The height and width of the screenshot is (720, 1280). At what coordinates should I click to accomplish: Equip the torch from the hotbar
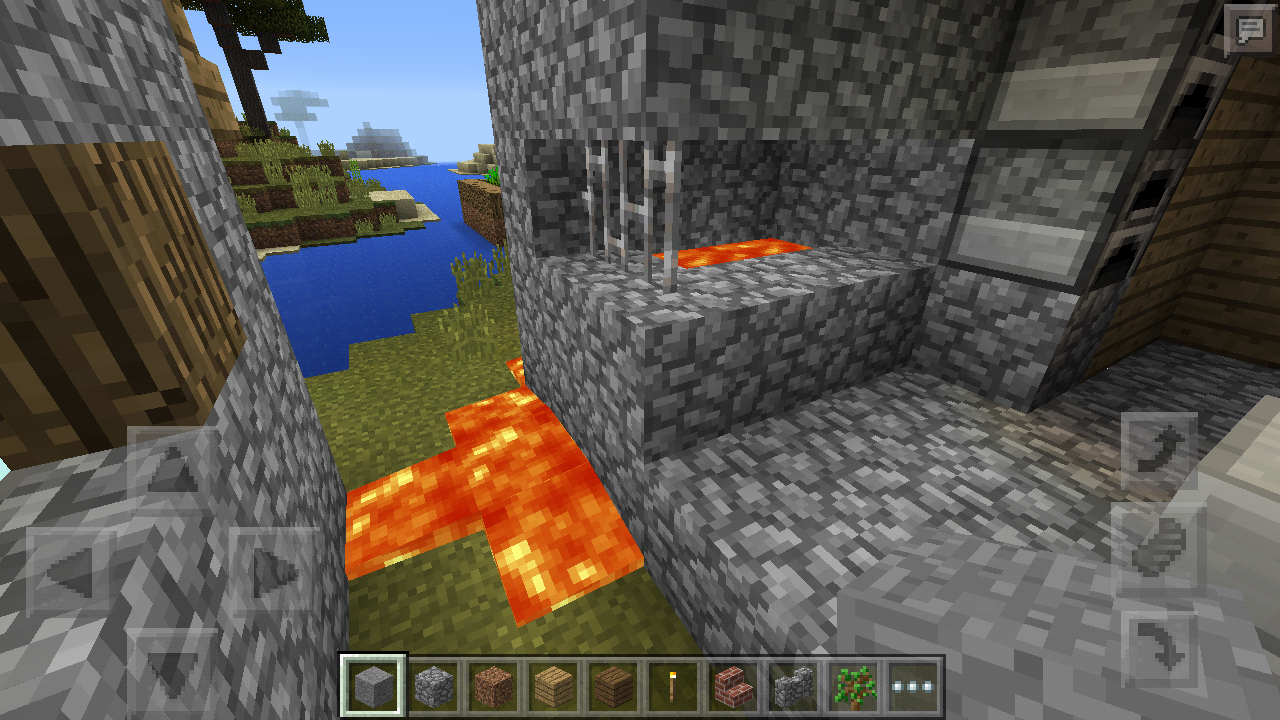pyautogui.click(x=672, y=687)
